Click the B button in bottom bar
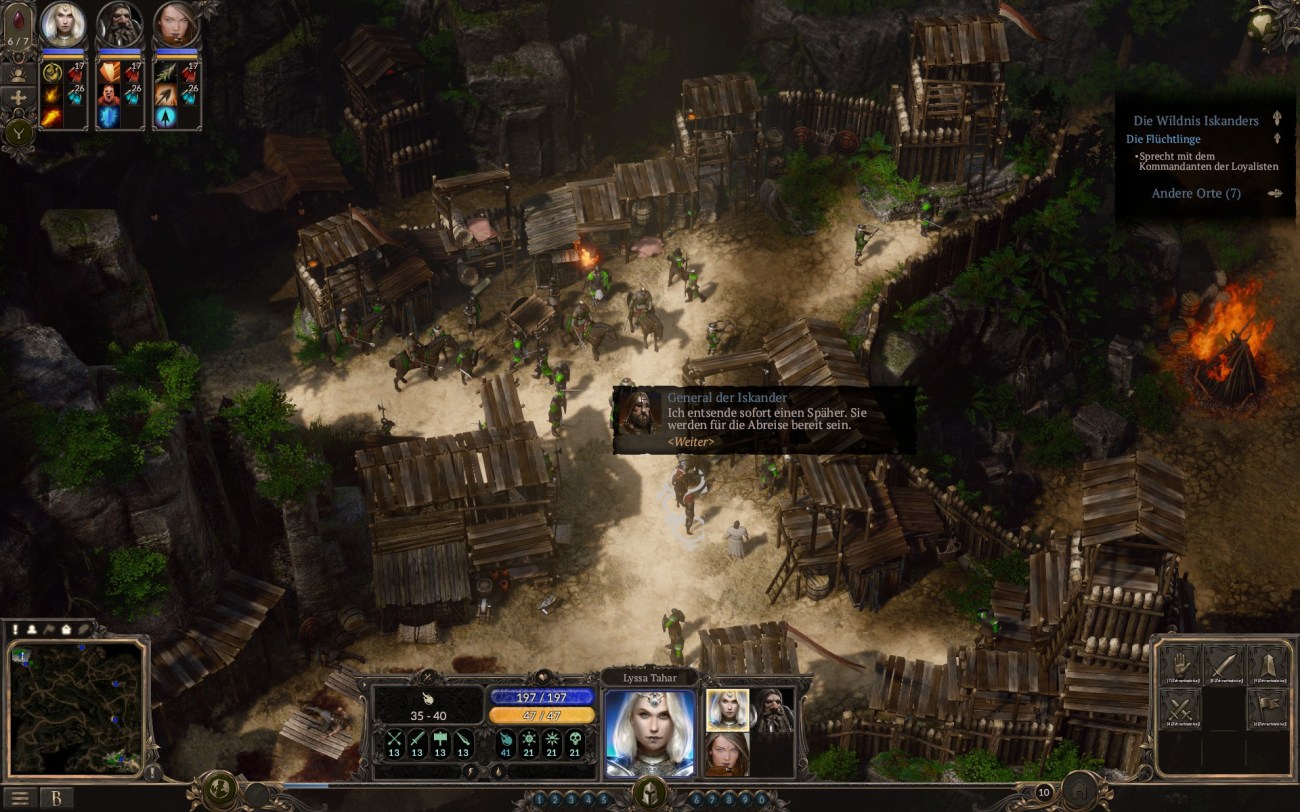Screen dimensions: 1300x812 tap(56, 797)
